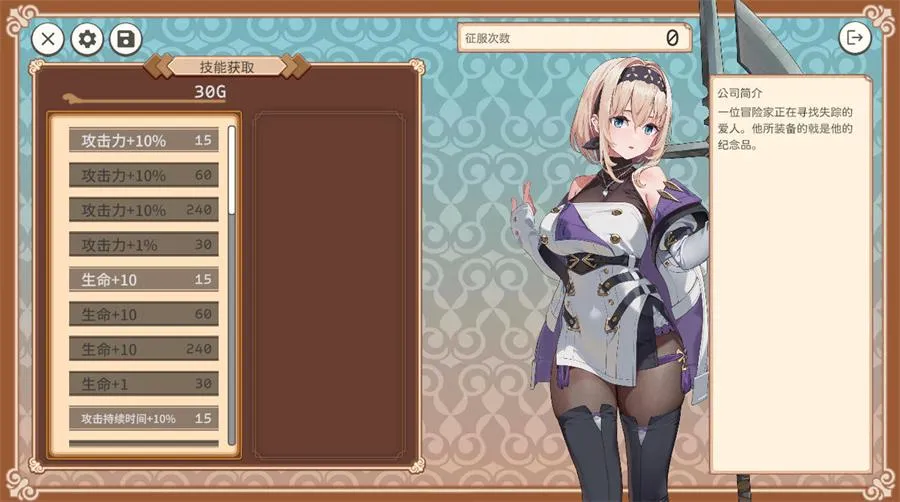Select the 生命+1 skill
The height and width of the screenshot is (502, 900).
pos(144,383)
